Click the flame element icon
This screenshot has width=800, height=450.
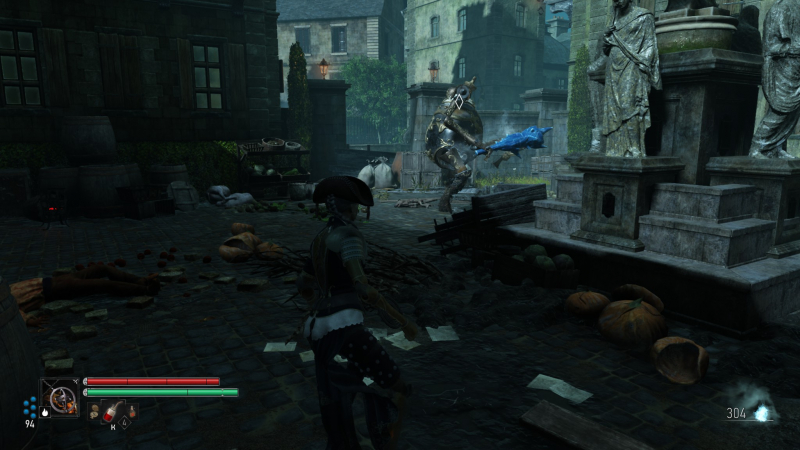pos(45,412)
